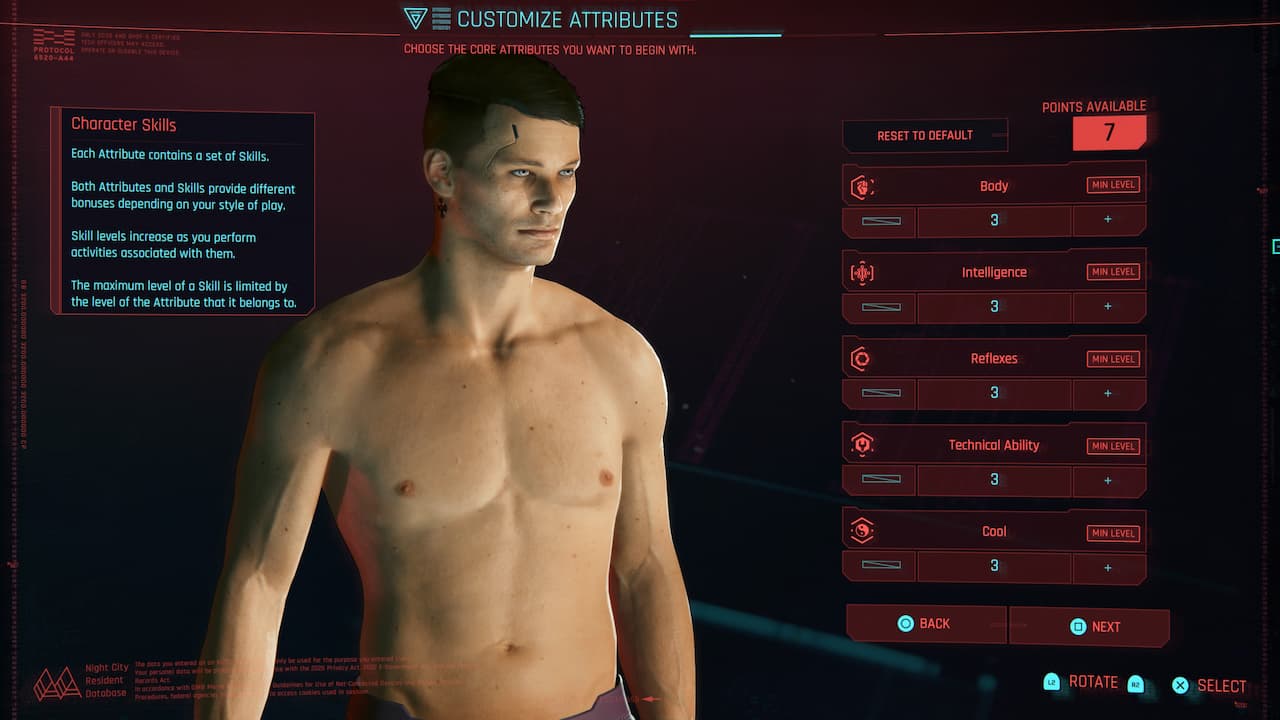Reduce the Reflexes attribute
The width and height of the screenshot is (1280, 720).
point(880,393)
